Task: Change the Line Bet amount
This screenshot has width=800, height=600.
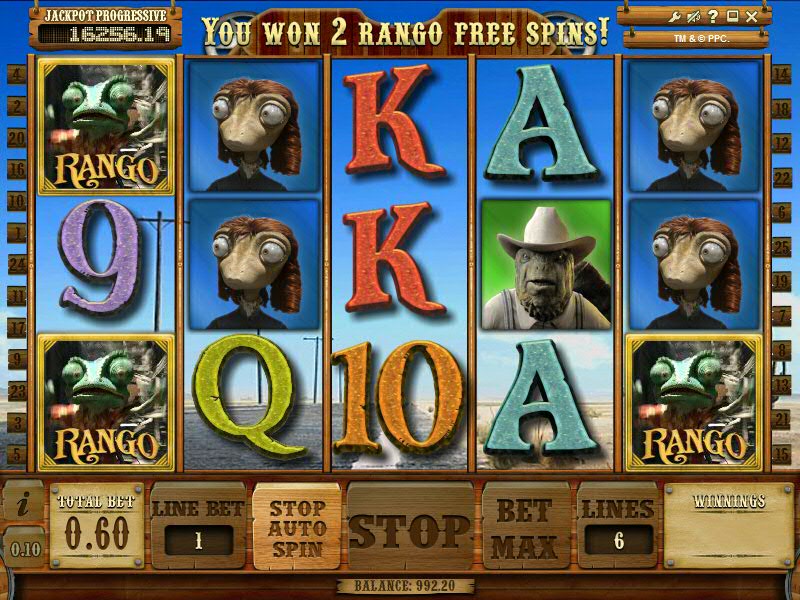Action: coord(197,540)
